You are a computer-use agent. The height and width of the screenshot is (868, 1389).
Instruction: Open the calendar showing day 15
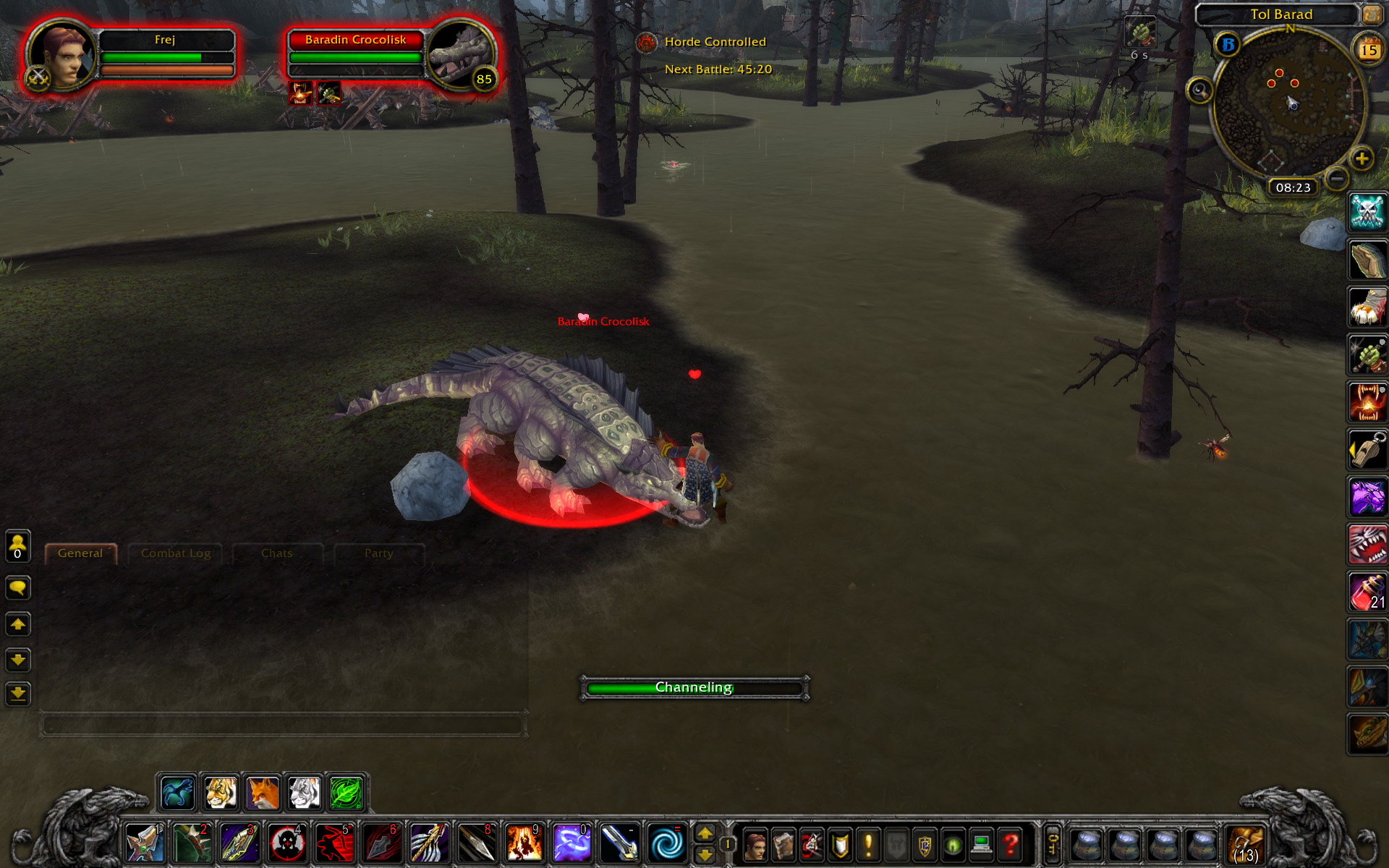tap(1368, 50)
